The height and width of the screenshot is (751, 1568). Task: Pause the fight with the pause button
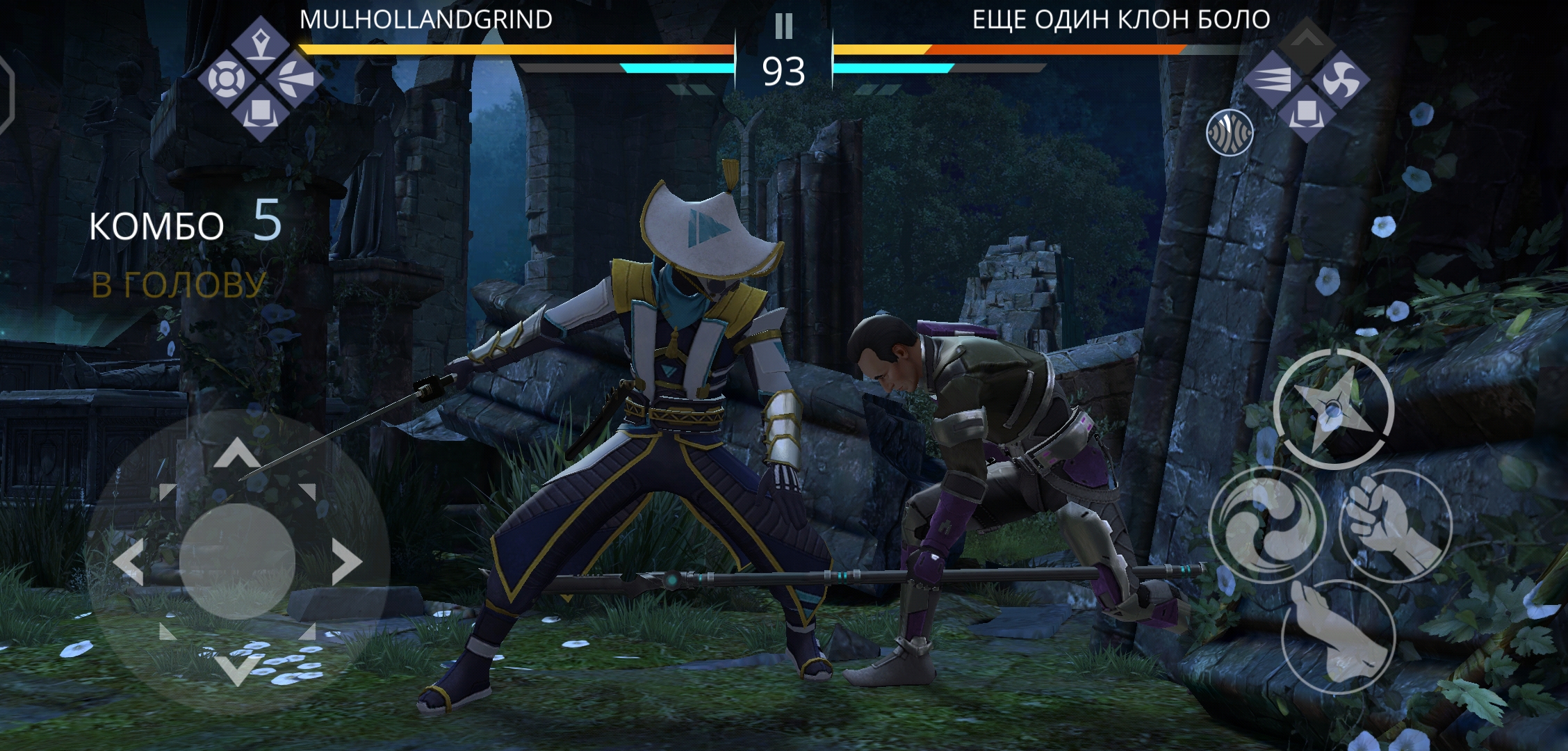pyautogui.click(x=783, y=26)
